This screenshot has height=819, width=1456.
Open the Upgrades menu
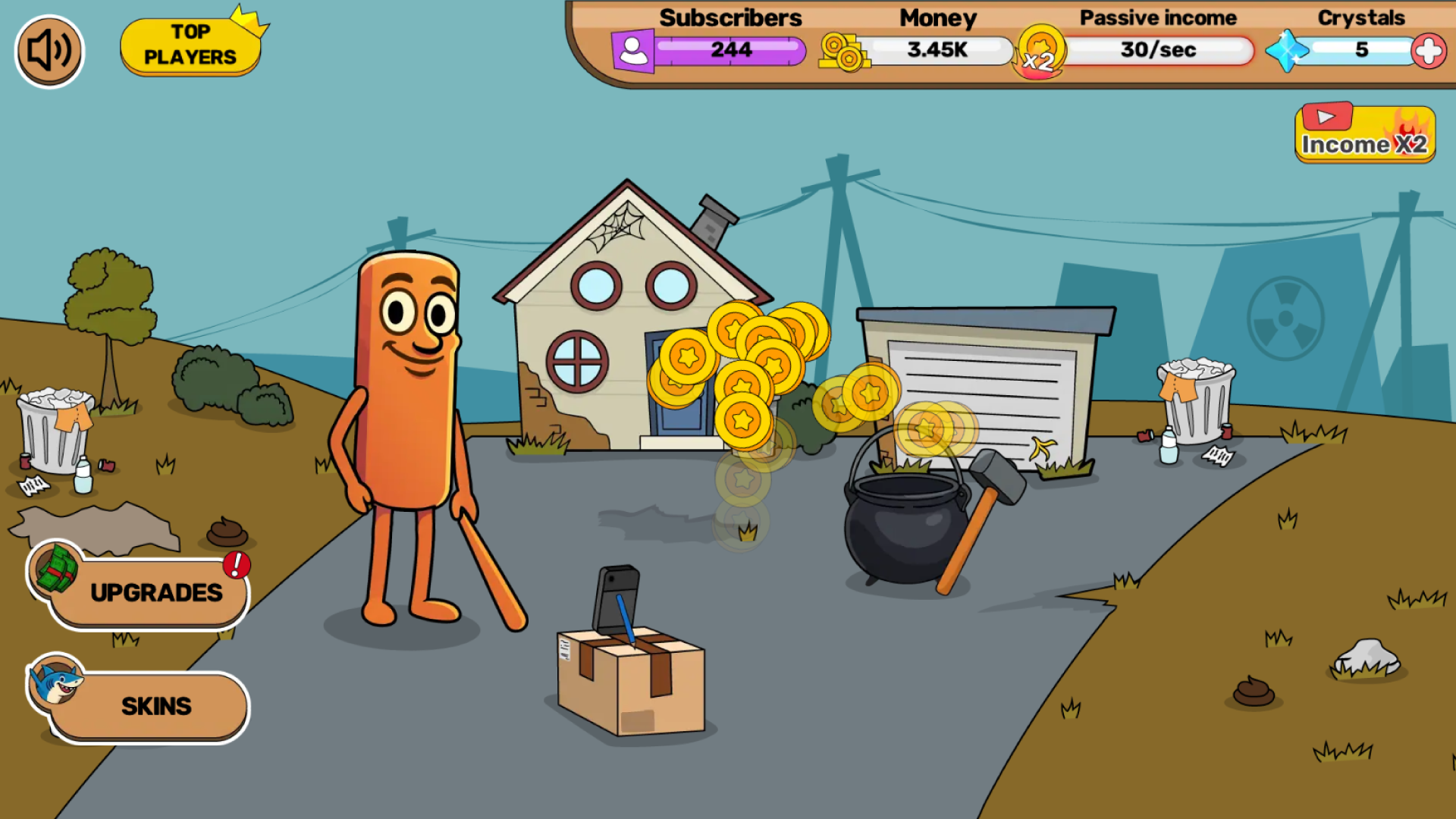(155, 594)
